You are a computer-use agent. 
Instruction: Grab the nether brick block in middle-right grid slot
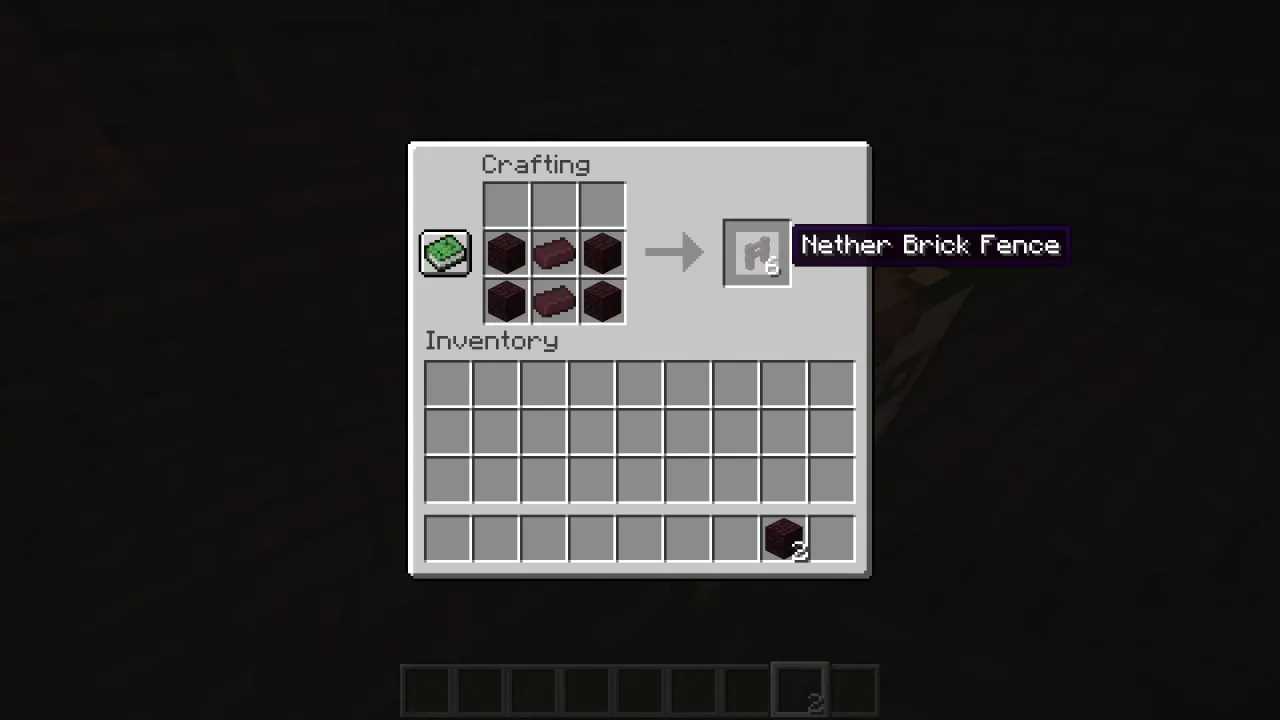(x=601, y=252)
